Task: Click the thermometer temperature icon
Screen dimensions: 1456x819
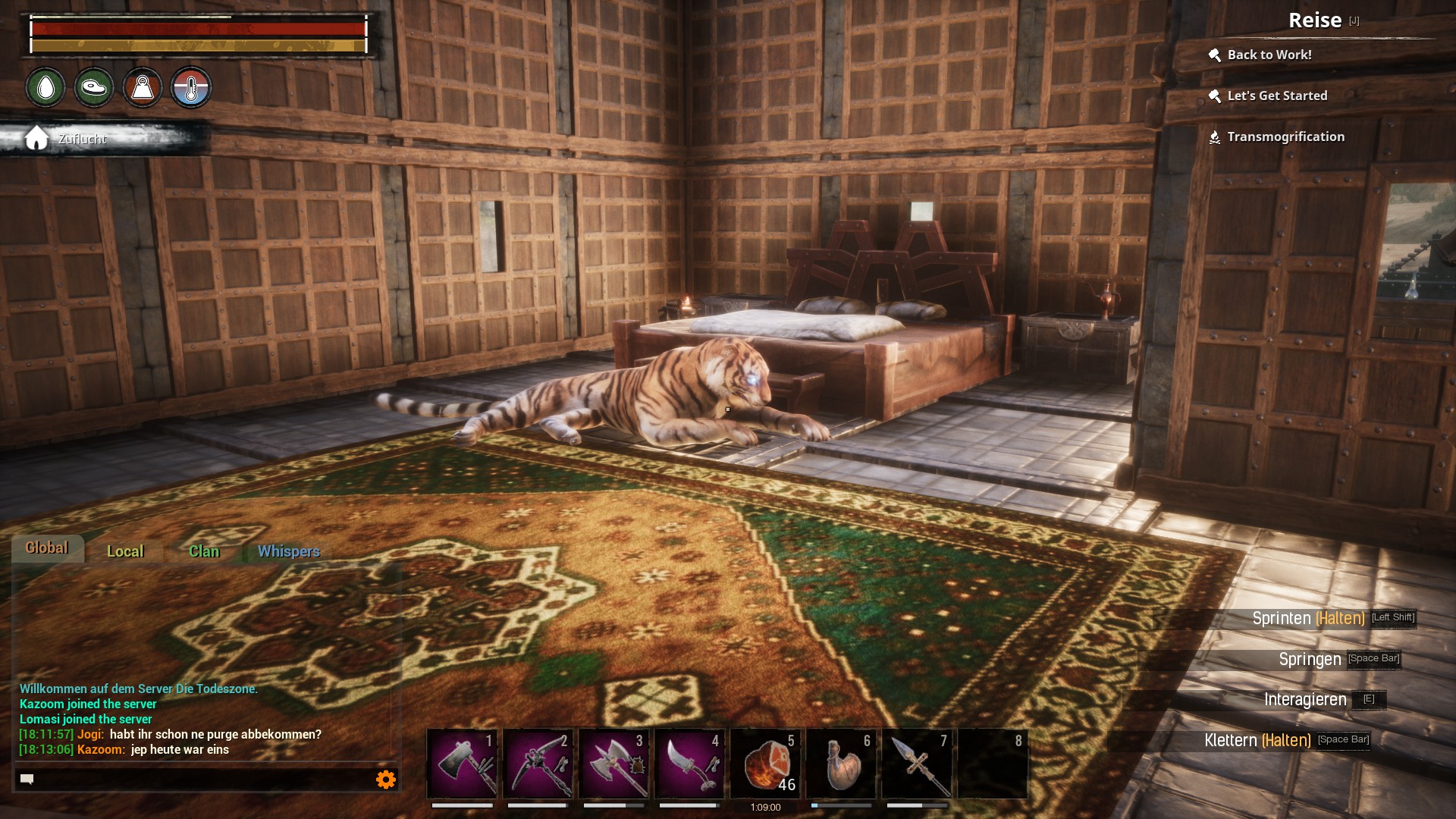Action: [x=190, y=88]
